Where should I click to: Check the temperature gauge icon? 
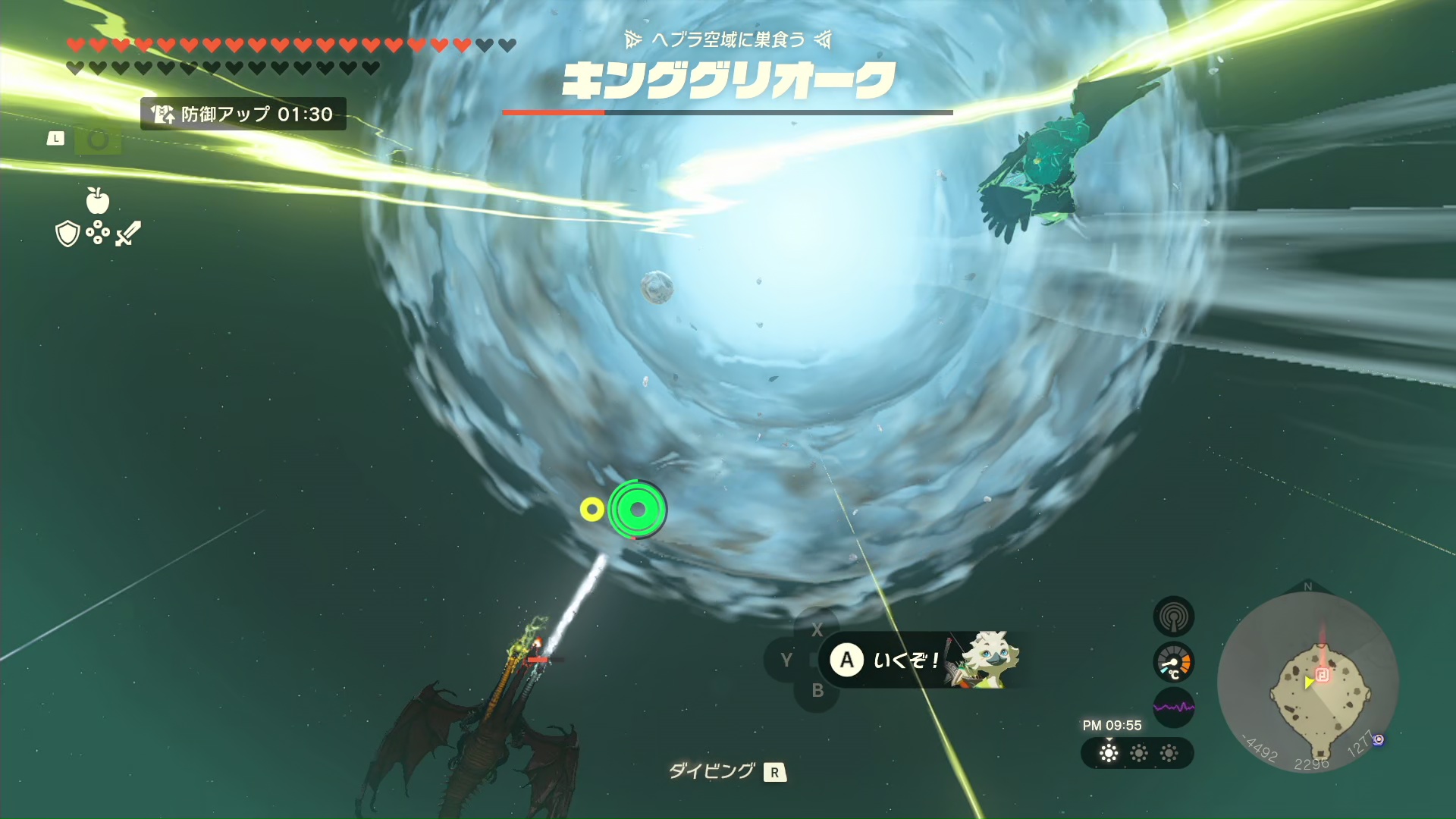(1173, 663)
